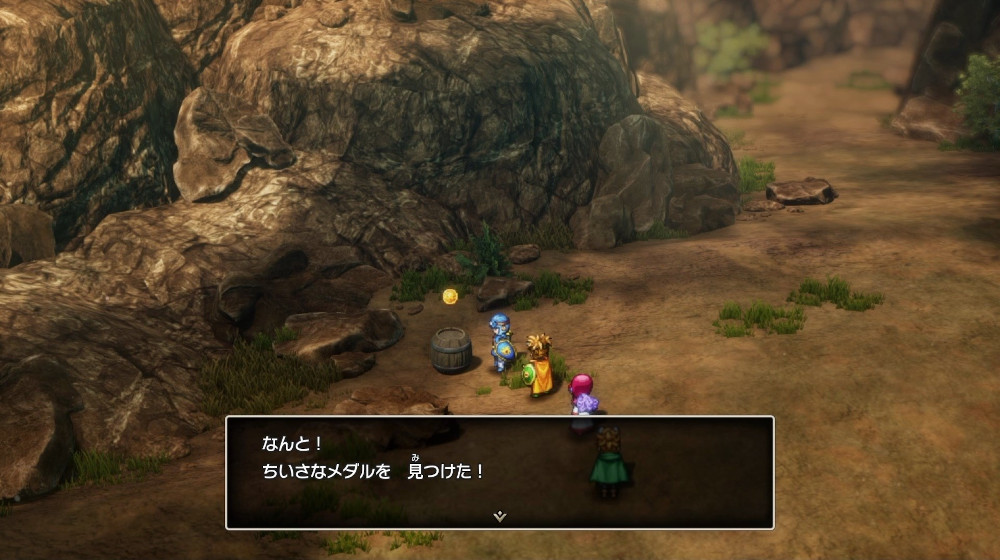Advance the dialogue with the arrow indicator
1000x560 pixels.
(x=500, y=516)
